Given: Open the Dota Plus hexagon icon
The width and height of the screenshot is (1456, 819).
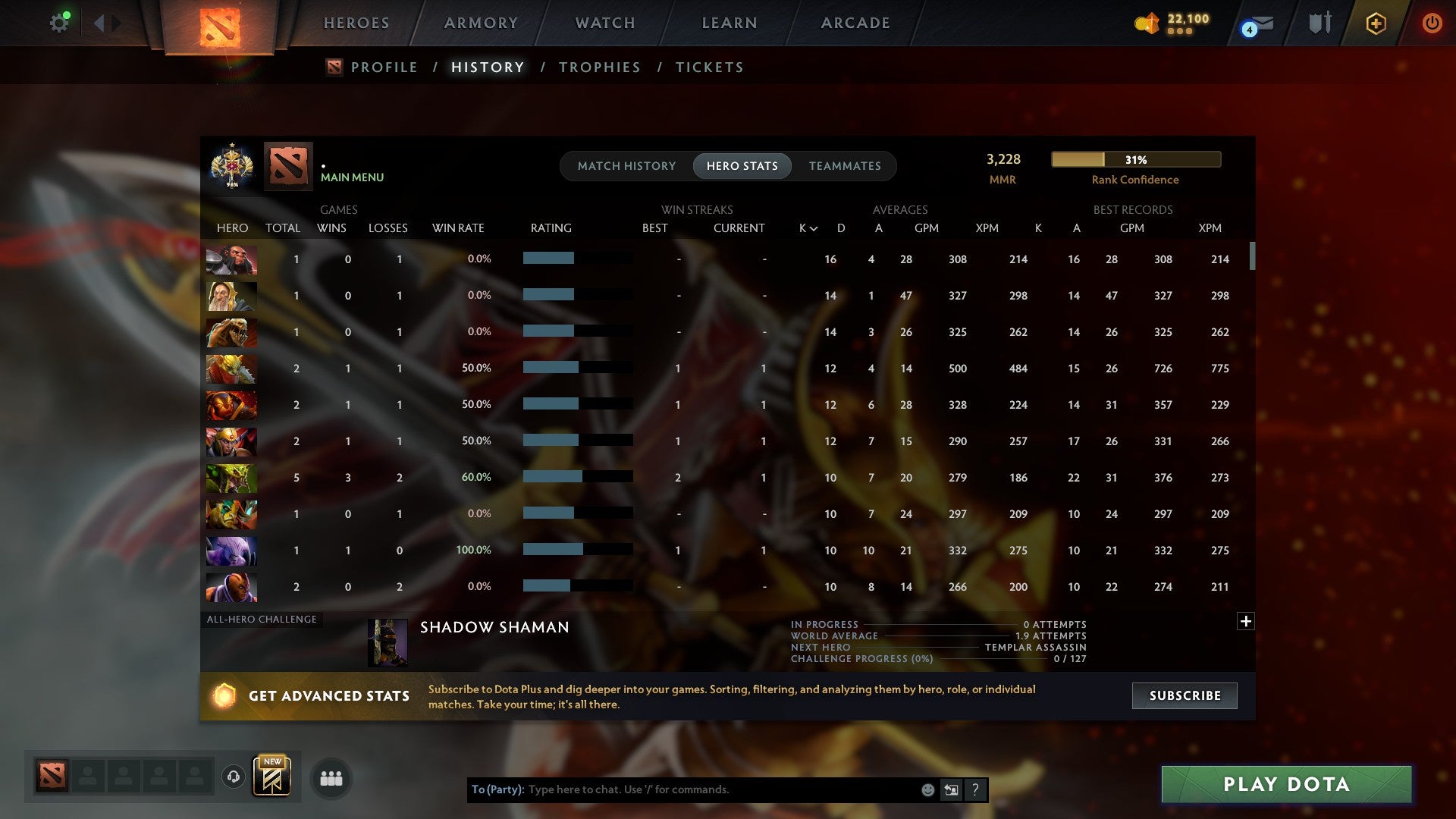Looking at the screenshot, I should pos(1375,23).
